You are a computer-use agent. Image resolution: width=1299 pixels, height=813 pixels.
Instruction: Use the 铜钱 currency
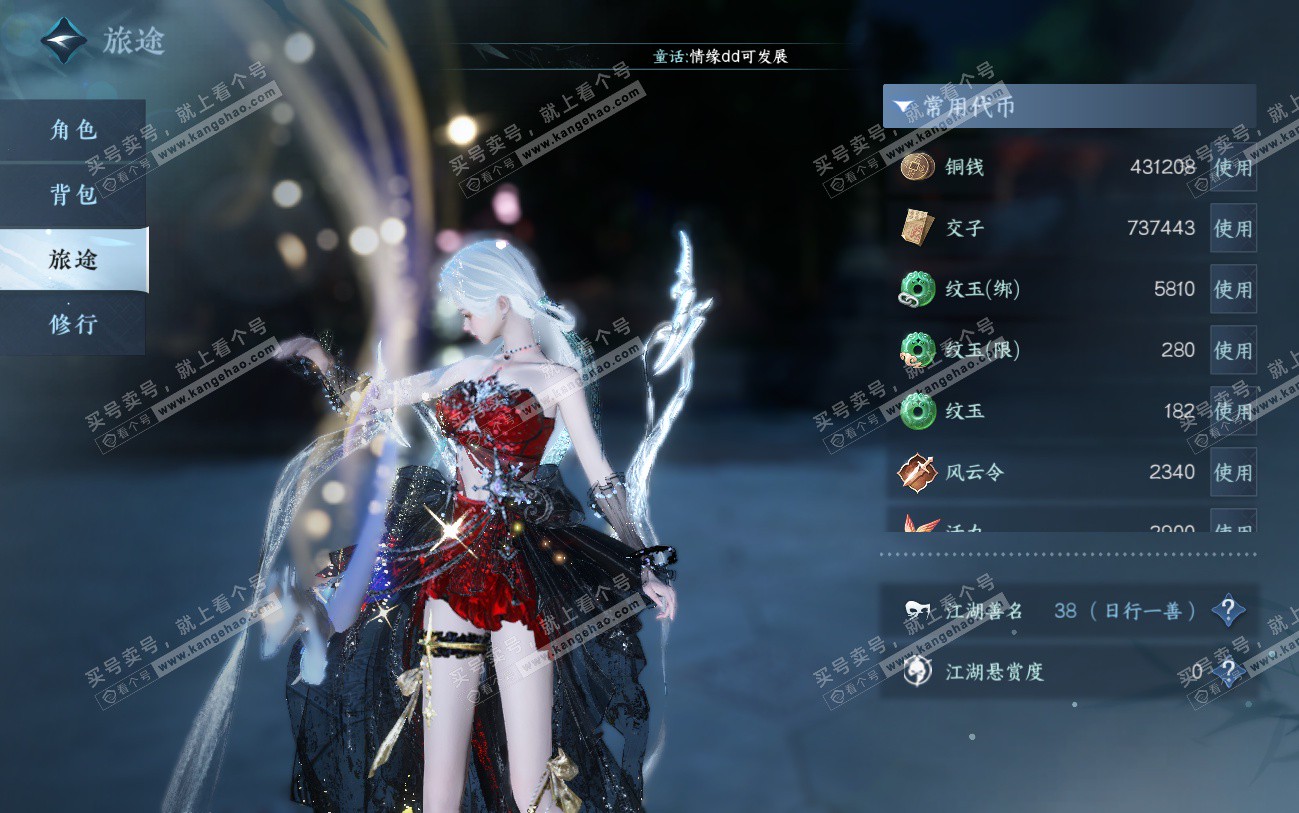point(1232,167)
